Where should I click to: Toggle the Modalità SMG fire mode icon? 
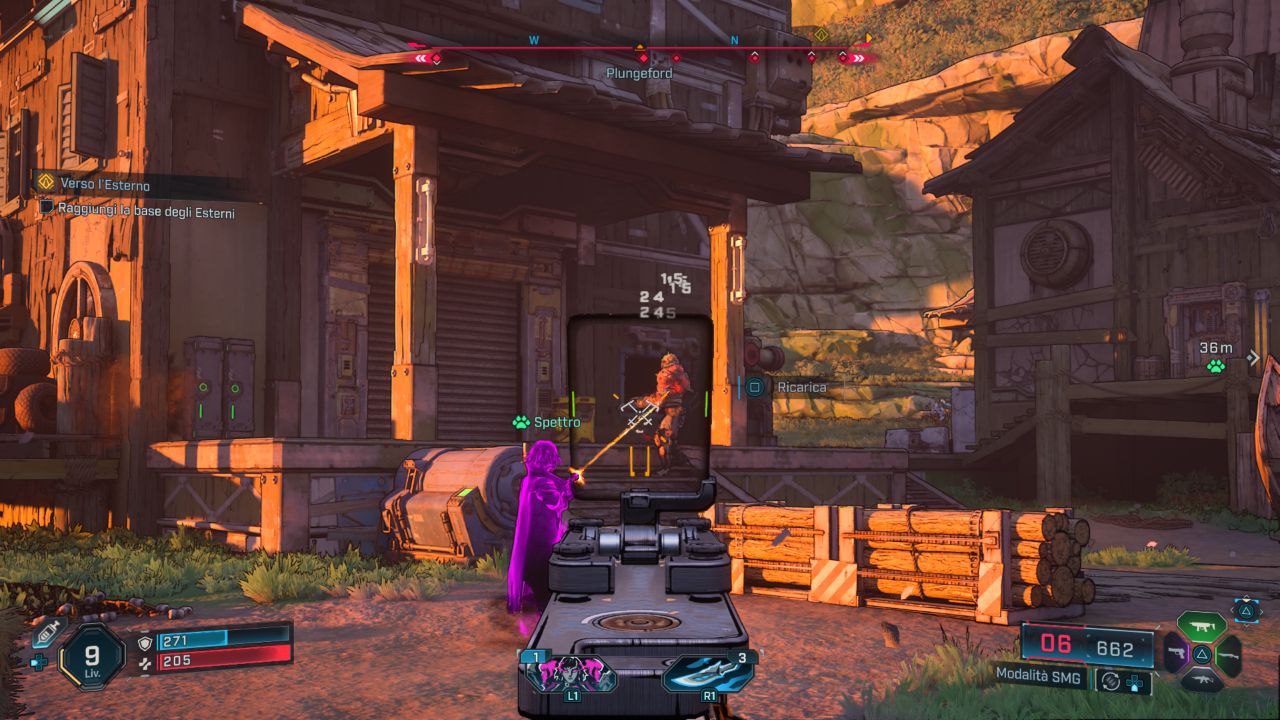click(x=1108, y=682)
